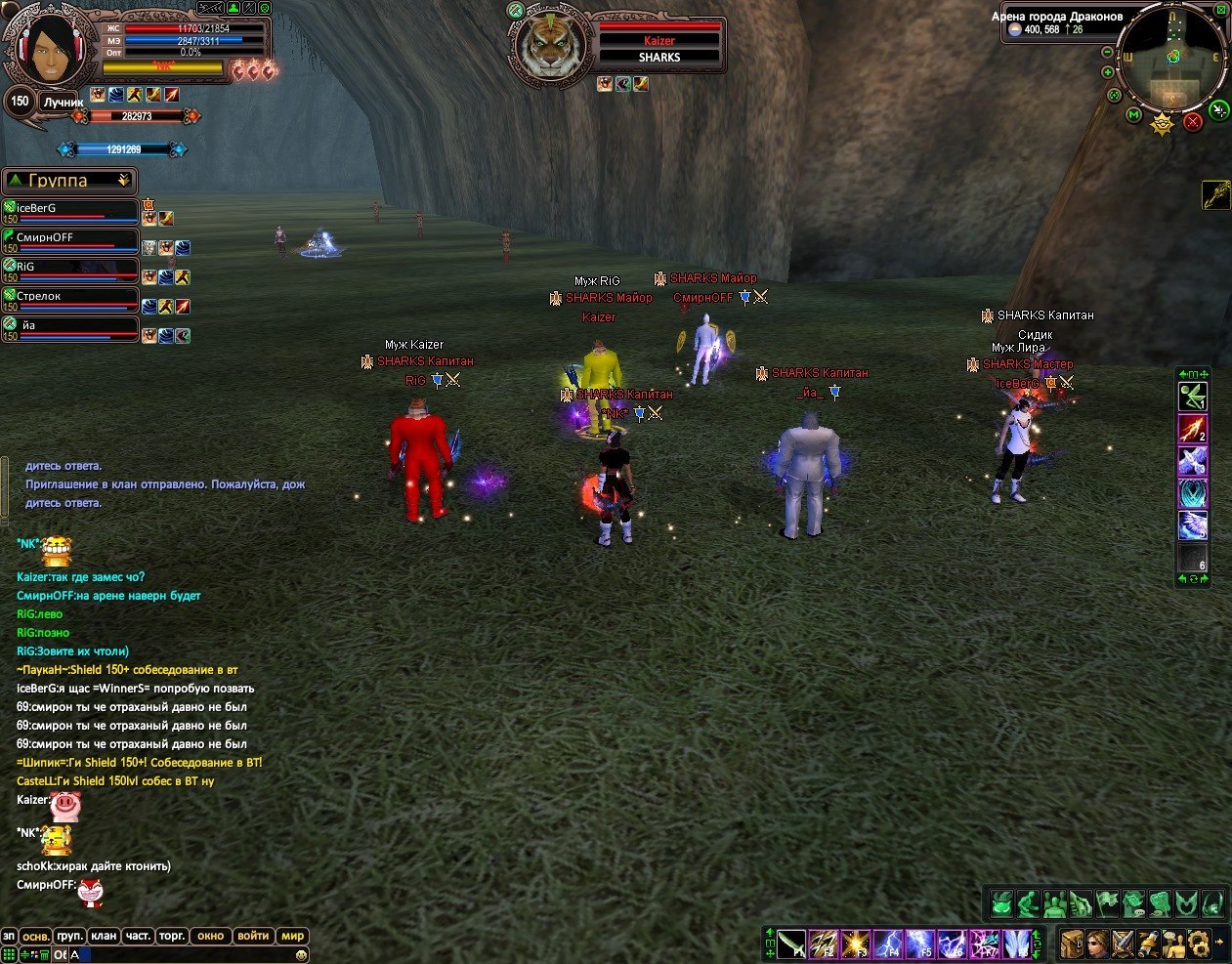Toggle the red crossed-swords PK mode button
The height and width of the screenshot is (964, 1232).
1192,122
